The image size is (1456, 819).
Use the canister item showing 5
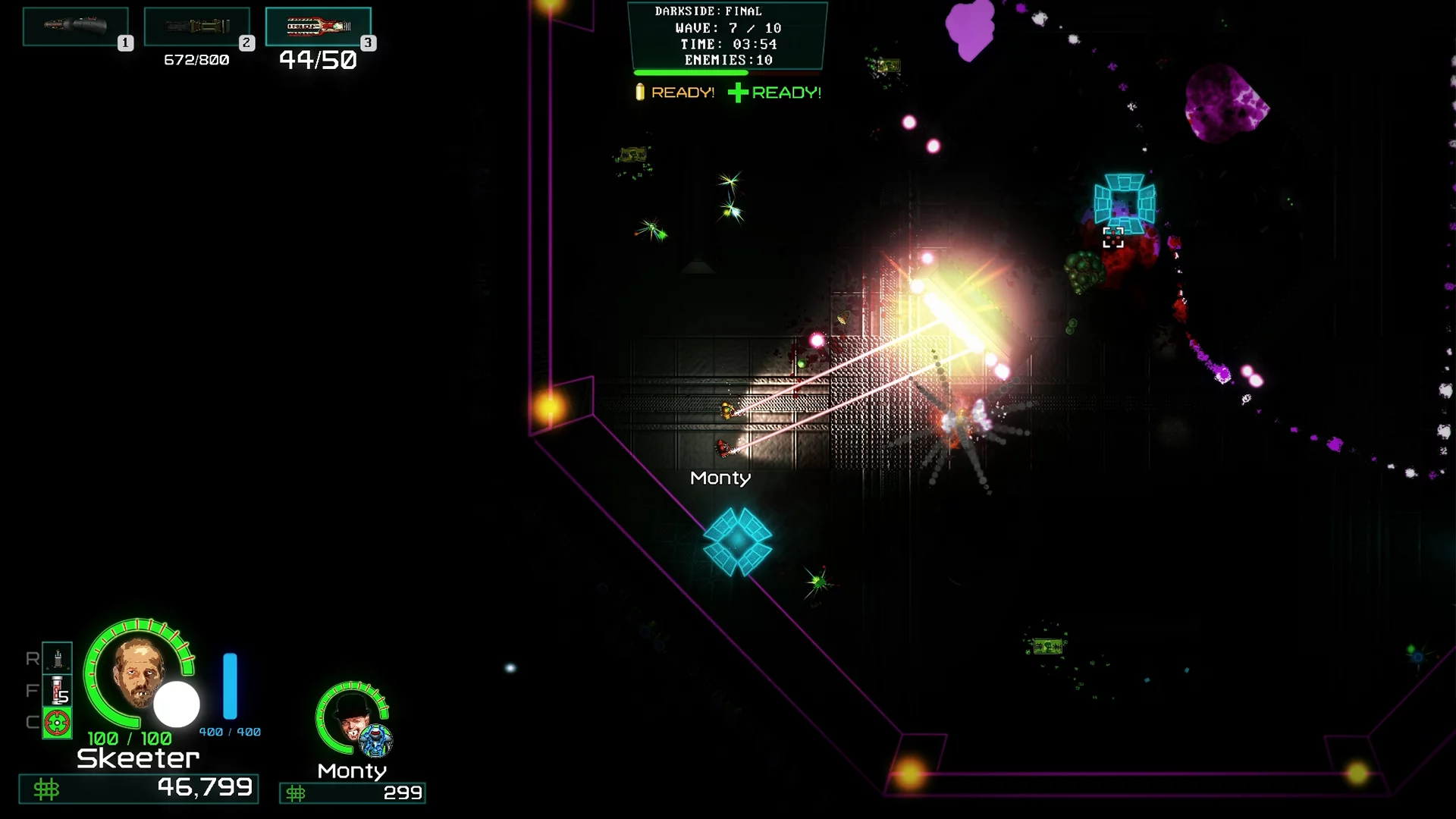pos(58,691)
